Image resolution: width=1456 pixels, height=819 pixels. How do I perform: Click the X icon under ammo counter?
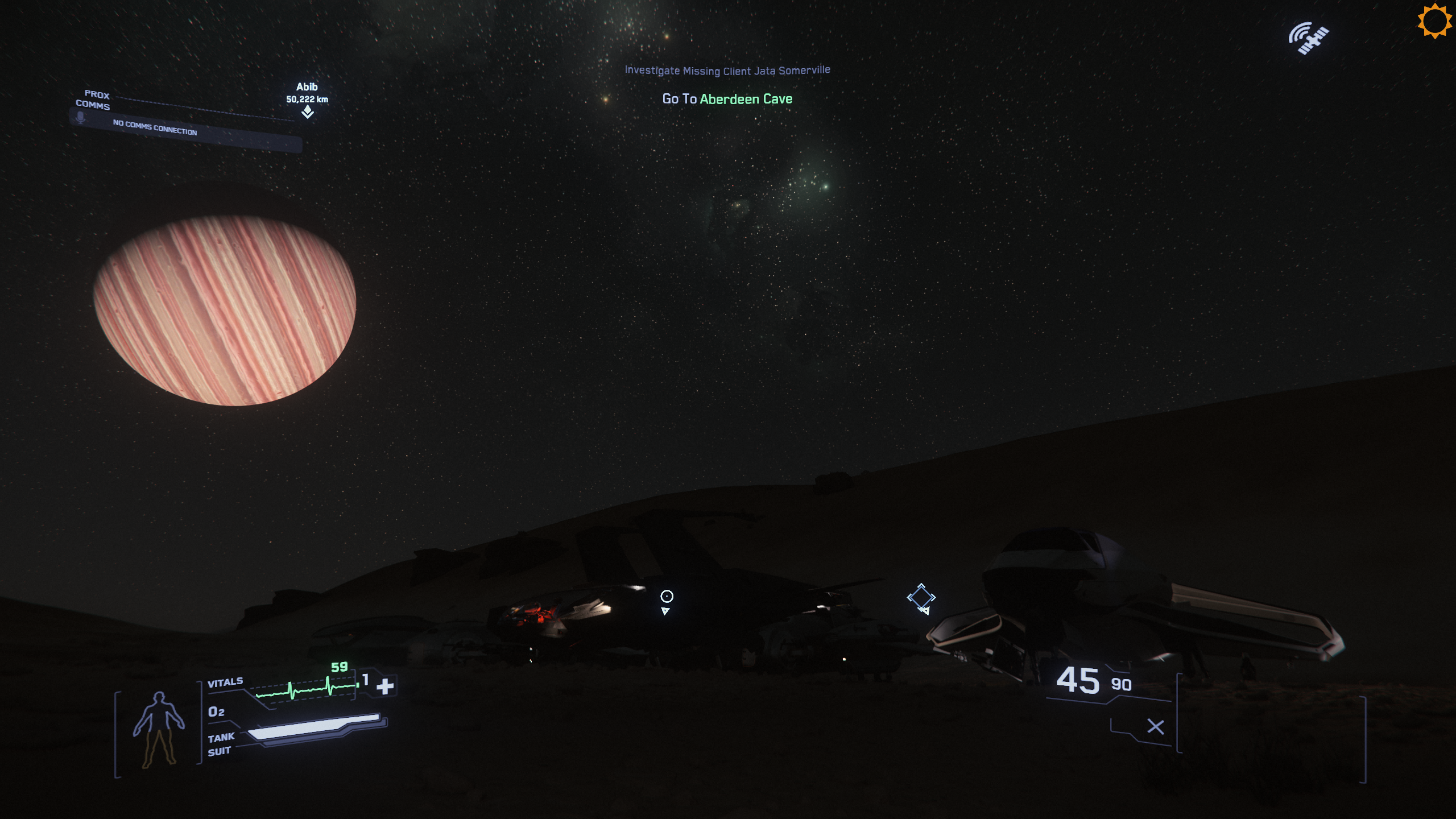click(x=1155, y=726)
